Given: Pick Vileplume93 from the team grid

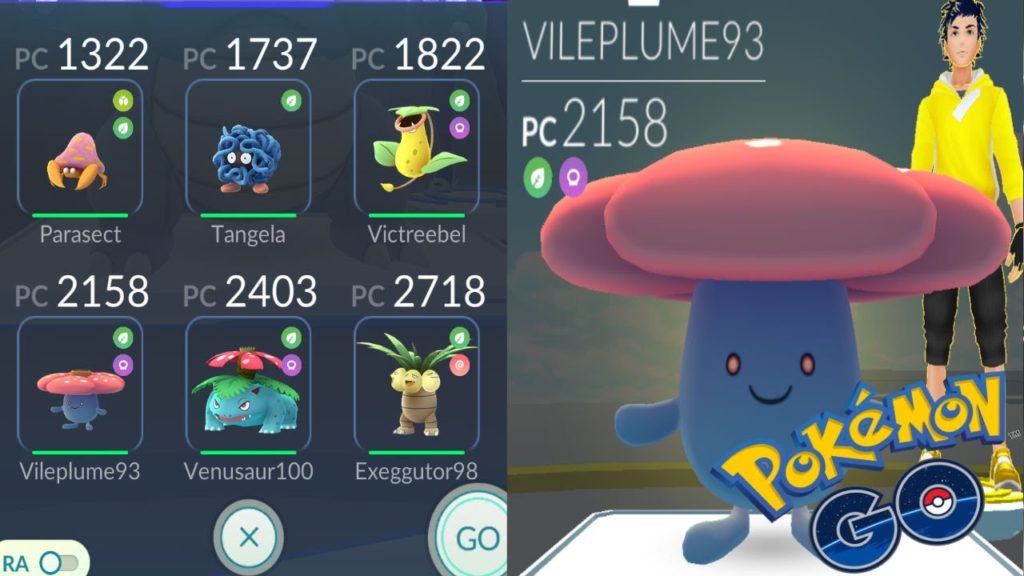Looking at the screenshot, I should [x=80, y=384].
